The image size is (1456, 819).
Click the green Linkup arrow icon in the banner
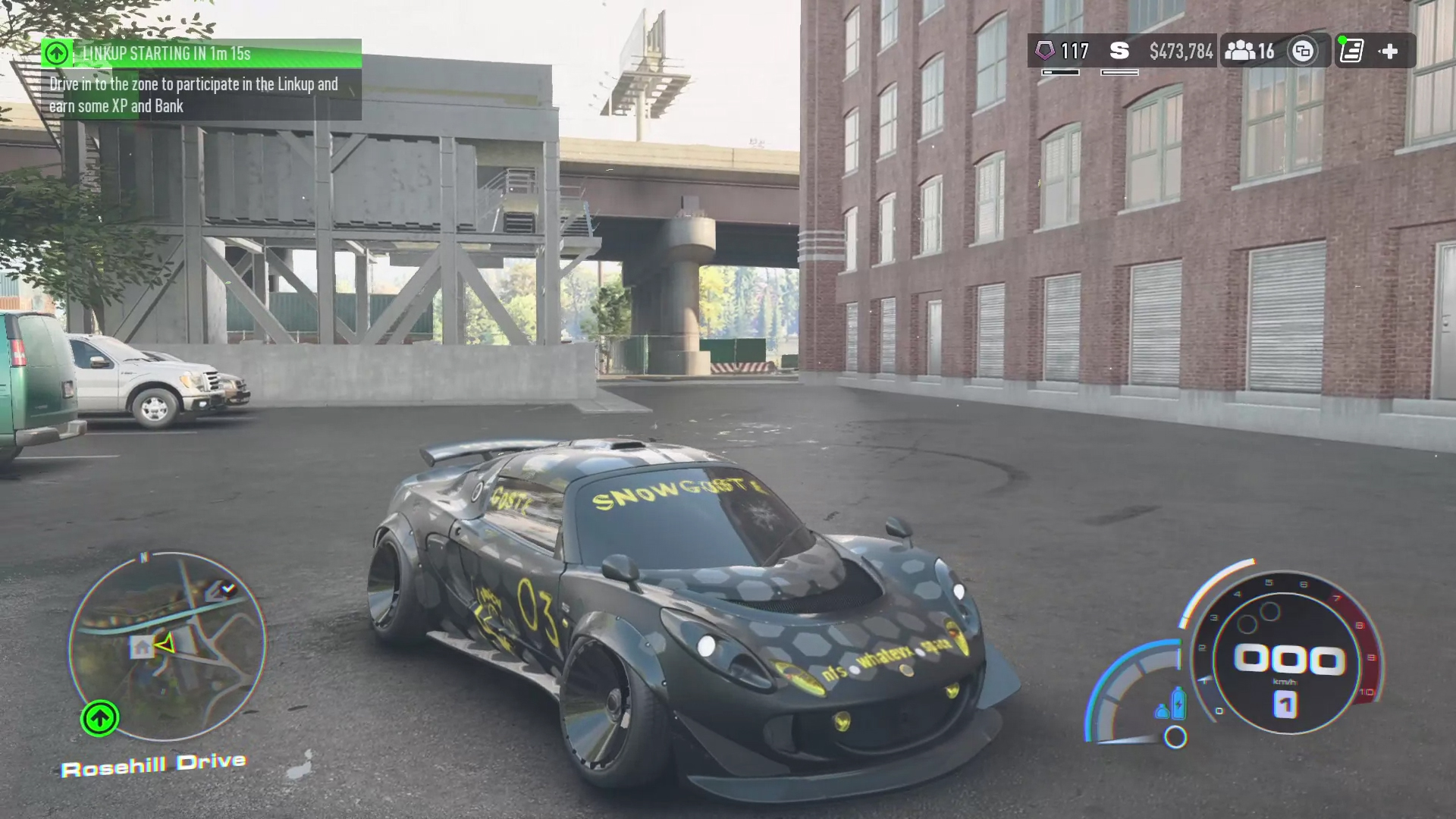tap(56, 53)
